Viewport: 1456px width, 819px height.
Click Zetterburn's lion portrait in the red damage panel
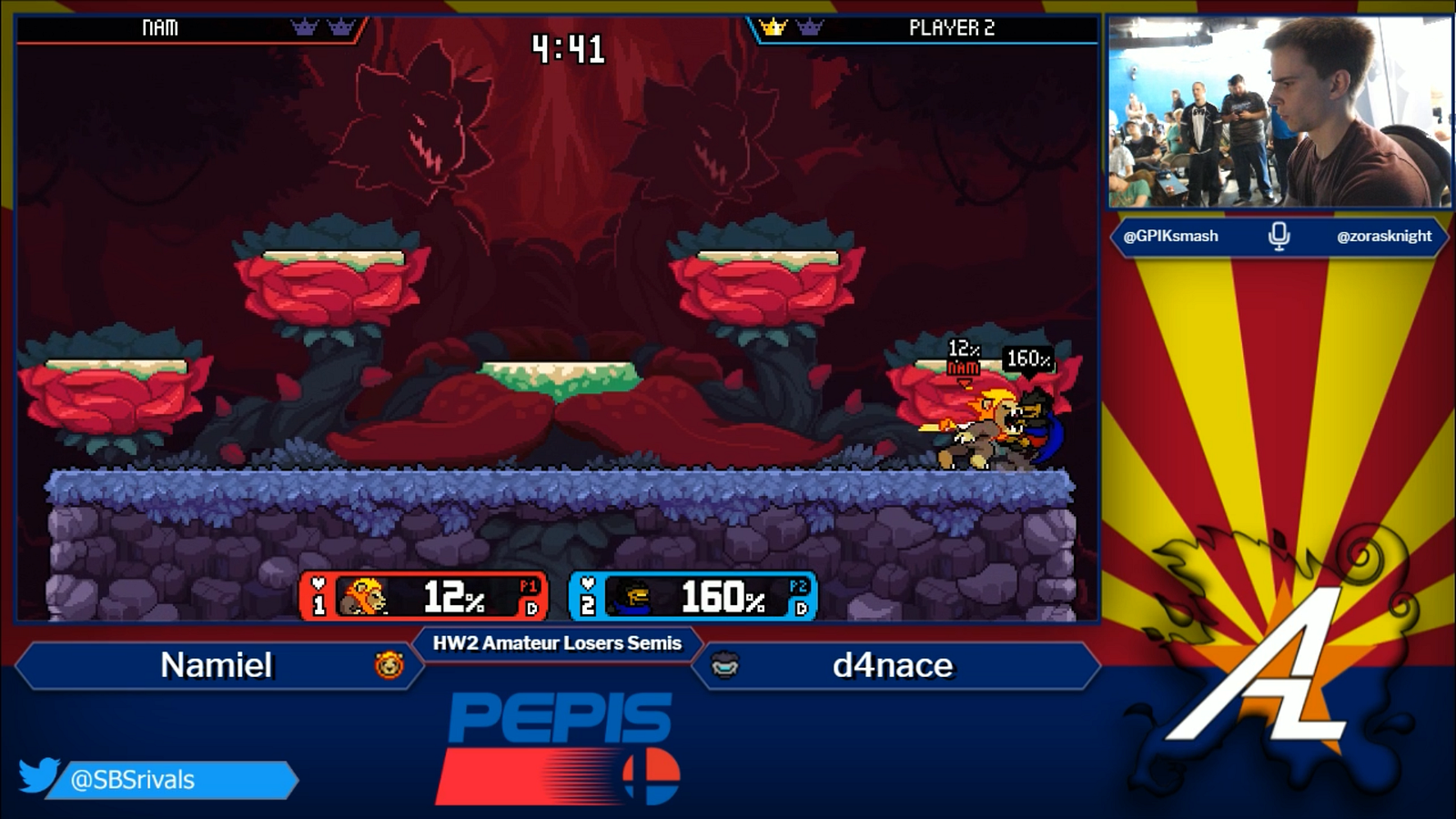pyautogui.click(x=364, y=597)
